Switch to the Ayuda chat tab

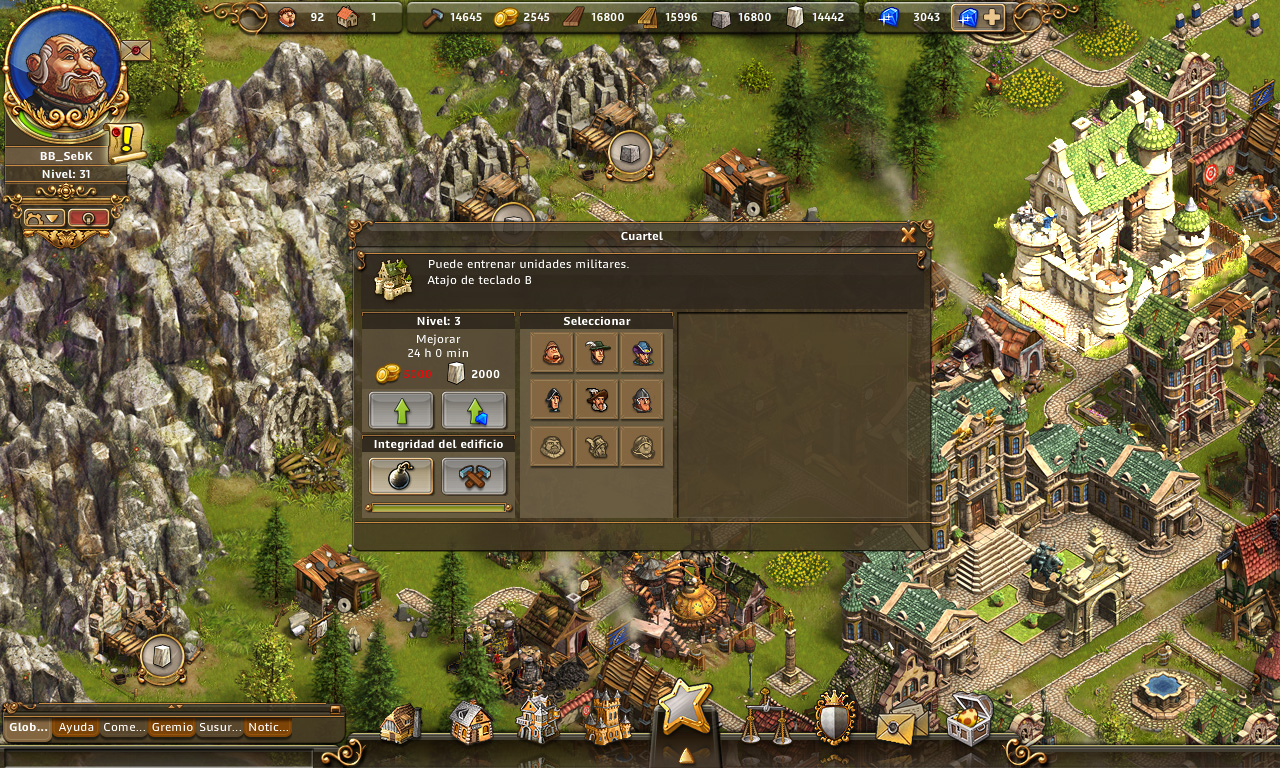[76, 727]
